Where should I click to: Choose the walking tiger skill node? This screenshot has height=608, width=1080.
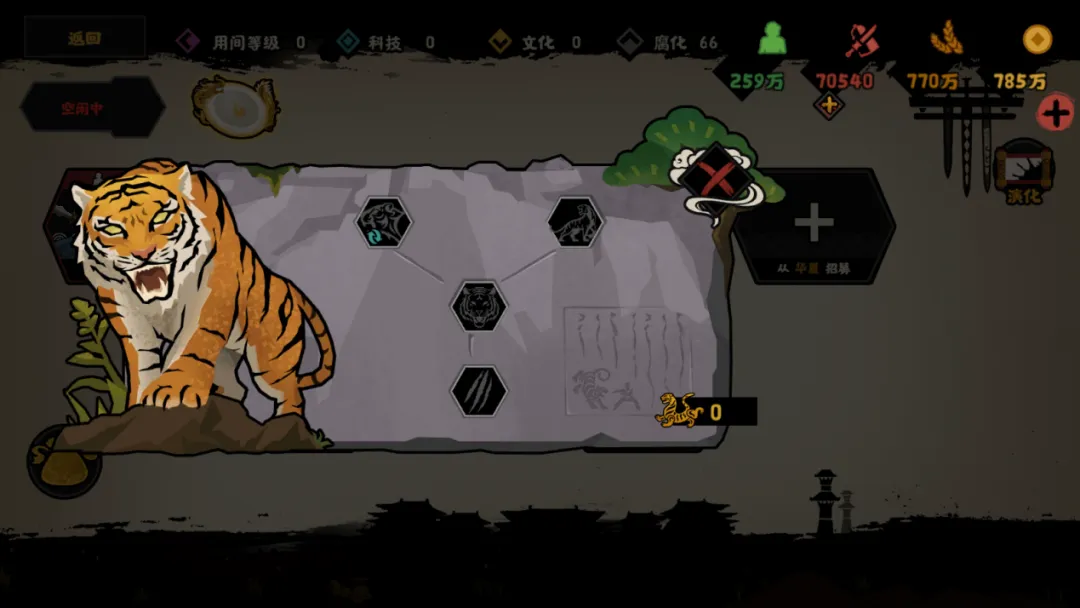[x=575, y=222]
